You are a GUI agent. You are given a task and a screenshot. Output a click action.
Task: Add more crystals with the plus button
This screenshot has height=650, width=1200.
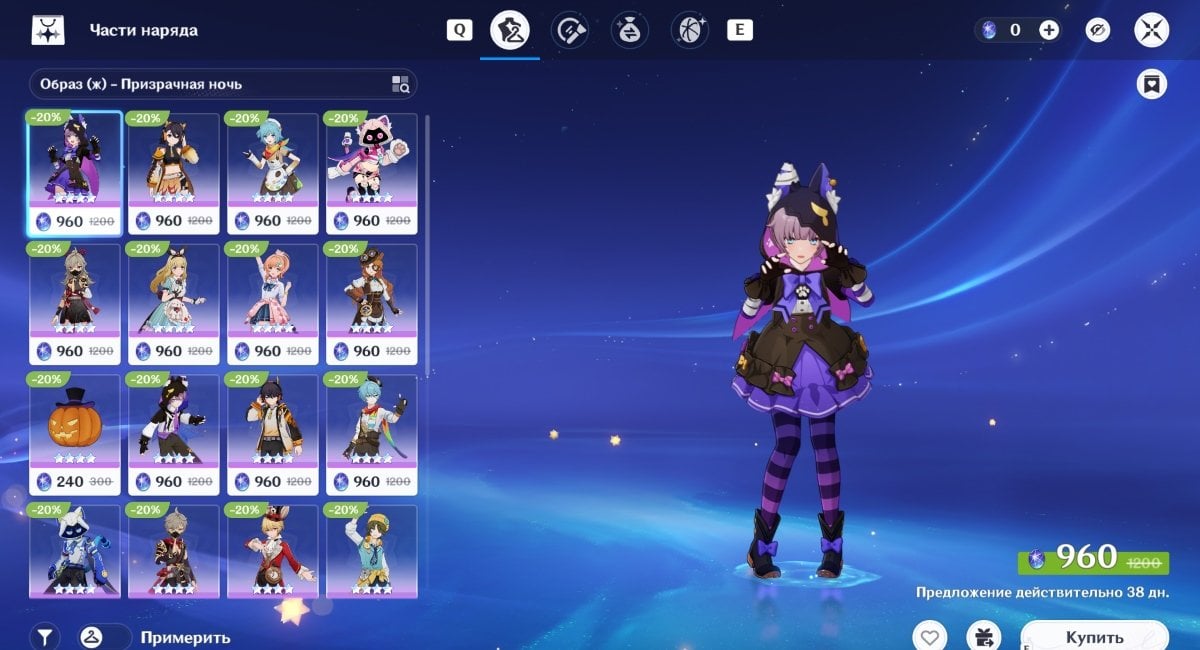1048,30
